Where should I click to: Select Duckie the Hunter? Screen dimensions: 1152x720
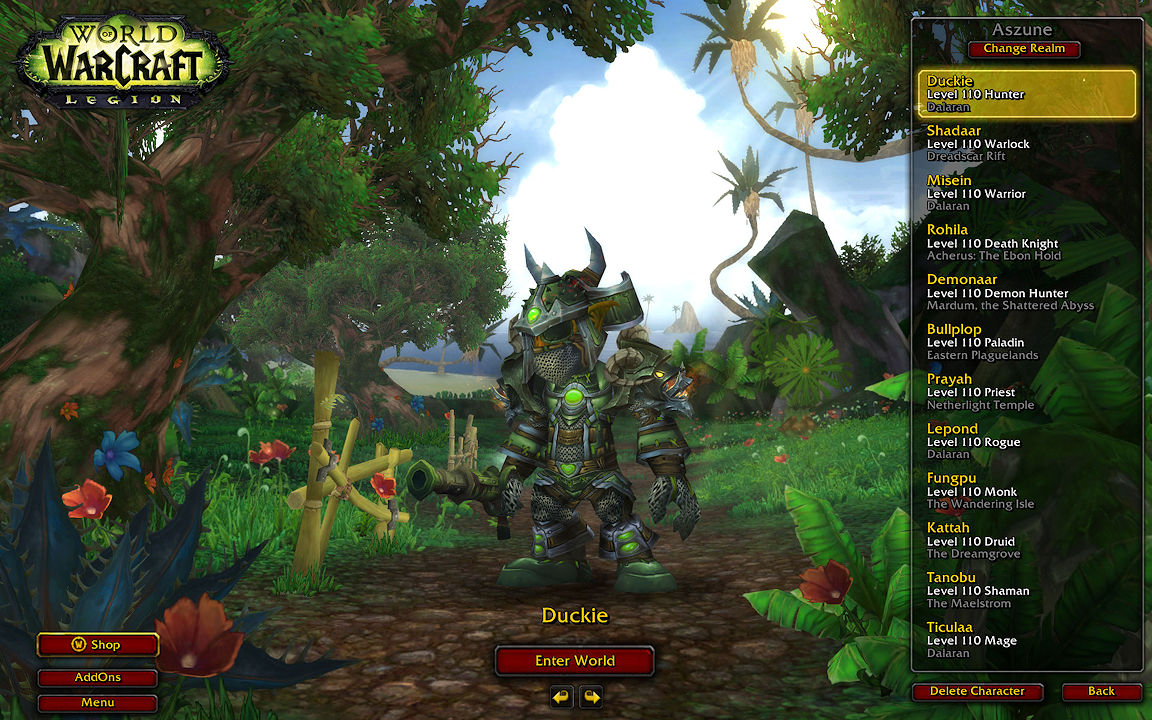pos(1027,94)
